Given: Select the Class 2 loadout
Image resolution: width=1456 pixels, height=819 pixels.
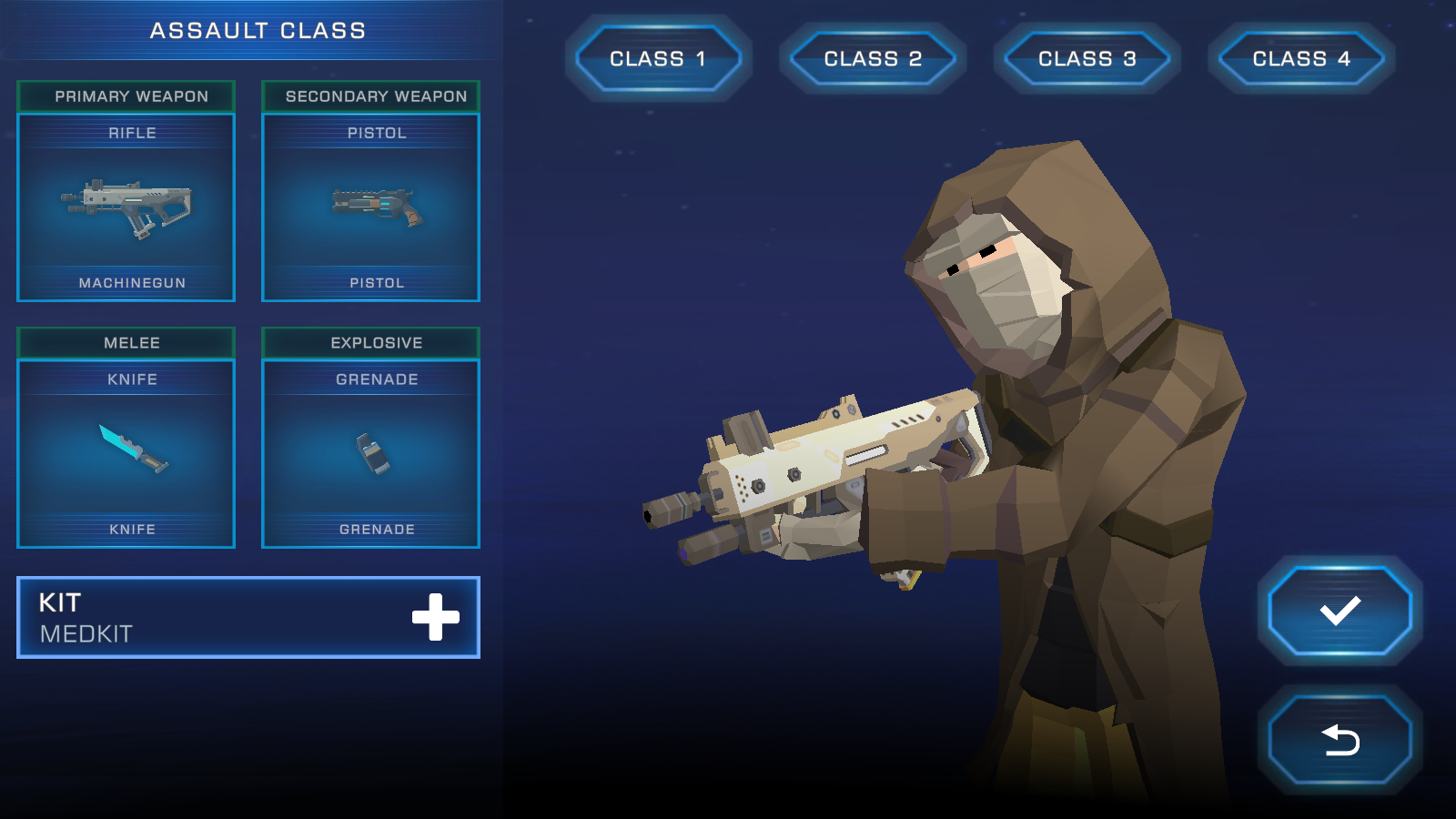Looking at the screenshot, I should pyautogui.click(x=873, y=58).
